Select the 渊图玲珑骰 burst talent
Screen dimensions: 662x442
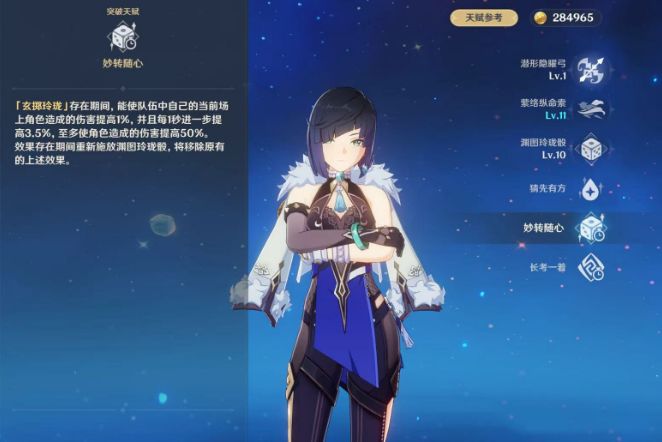pos(590,149)
